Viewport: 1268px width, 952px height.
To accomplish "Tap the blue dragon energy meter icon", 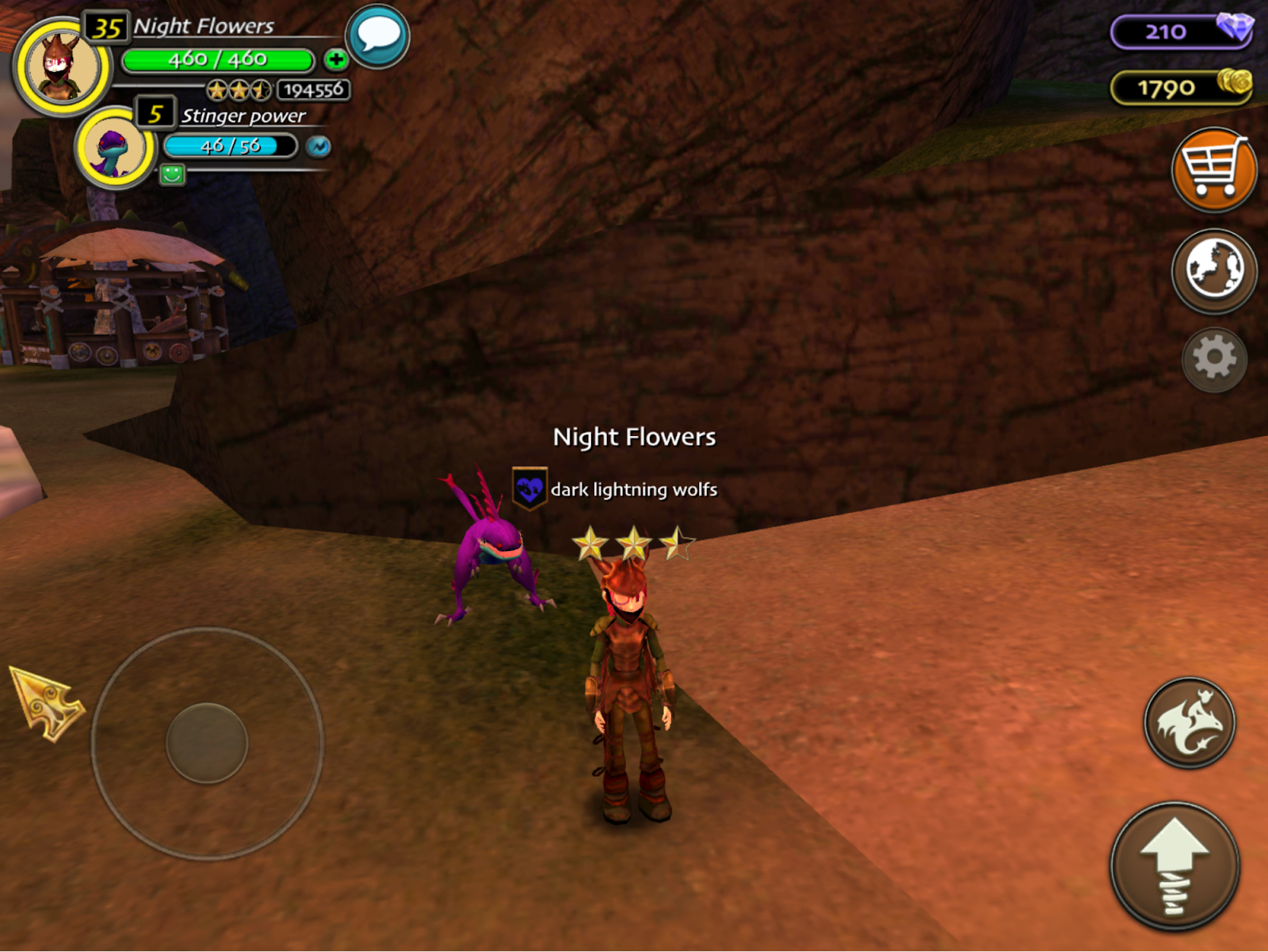I will (319, 147).
